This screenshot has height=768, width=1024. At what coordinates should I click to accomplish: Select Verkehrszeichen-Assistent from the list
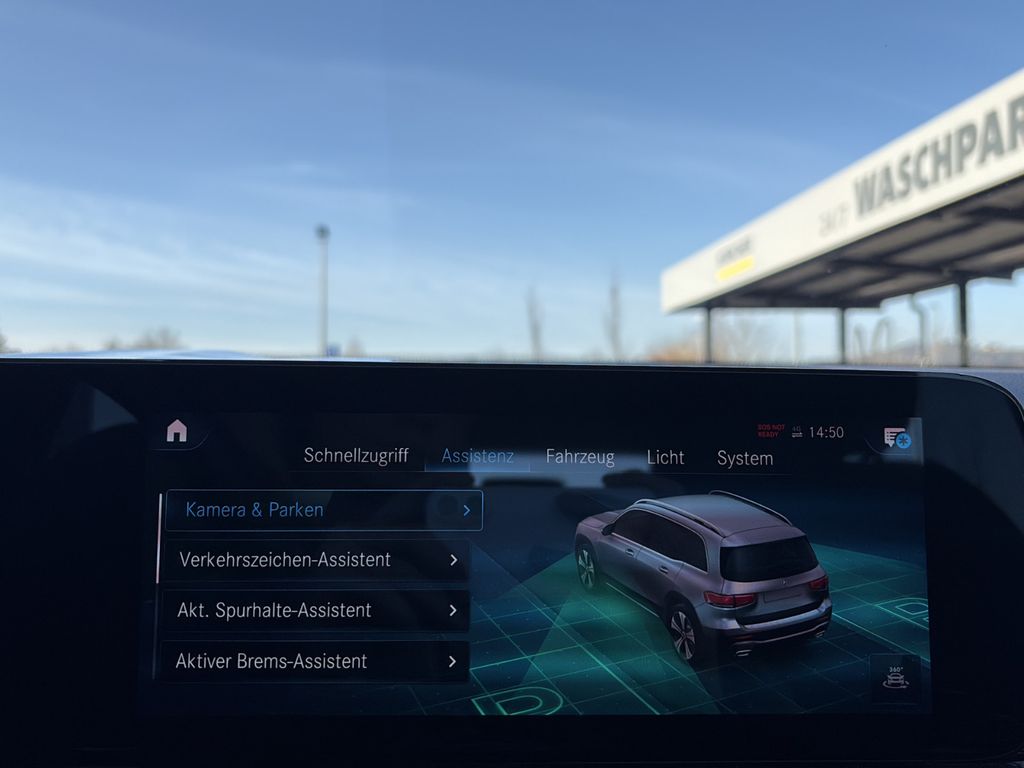pyautogui.click(x=315, y=560)
